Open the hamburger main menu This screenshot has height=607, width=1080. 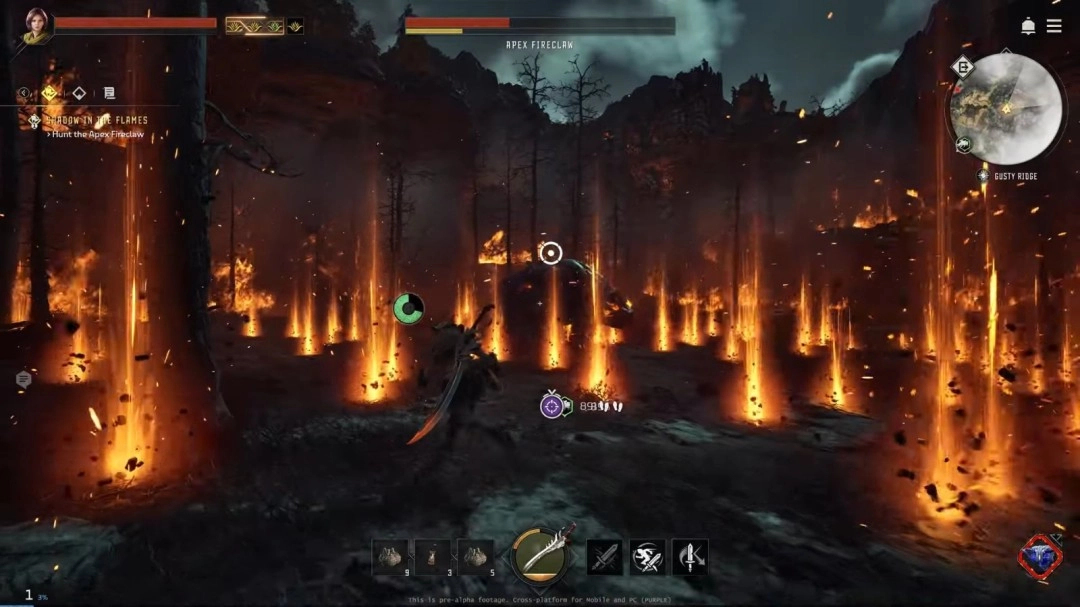pyautogui.click(x=1054, y=26)
